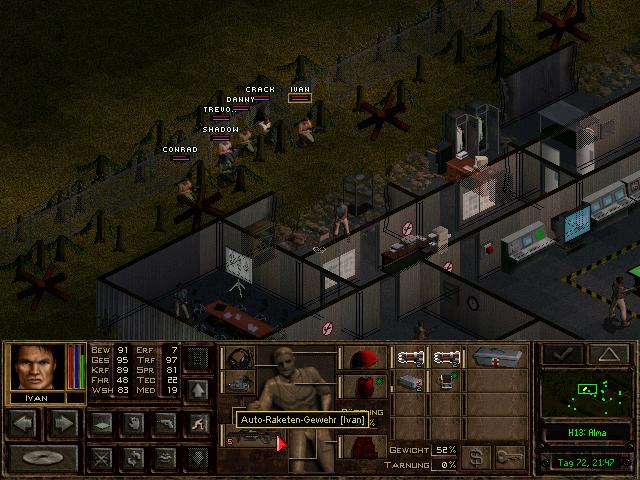Activate the talk (lips) button

pos(166,457)
